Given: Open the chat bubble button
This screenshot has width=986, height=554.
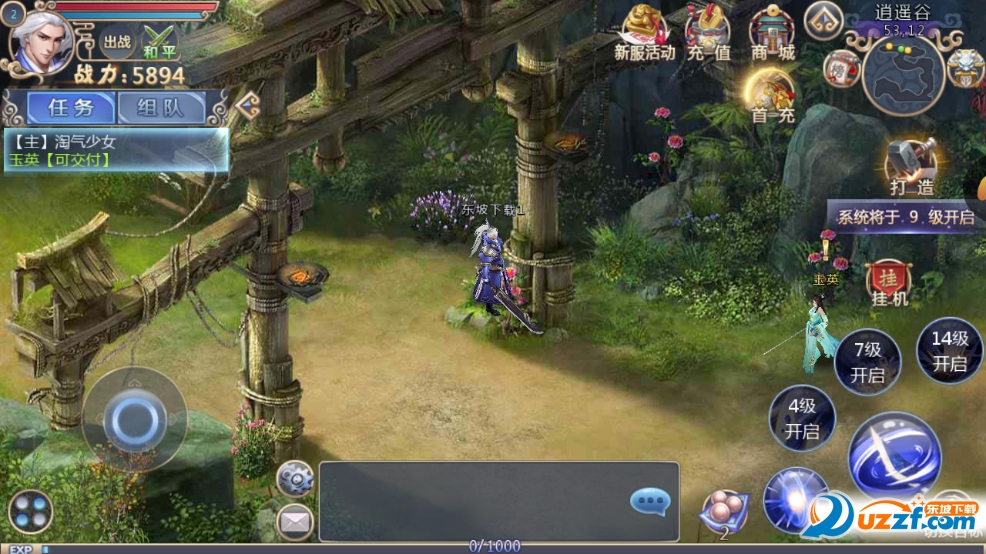Looking at the screenshot, I should (649, 500).
